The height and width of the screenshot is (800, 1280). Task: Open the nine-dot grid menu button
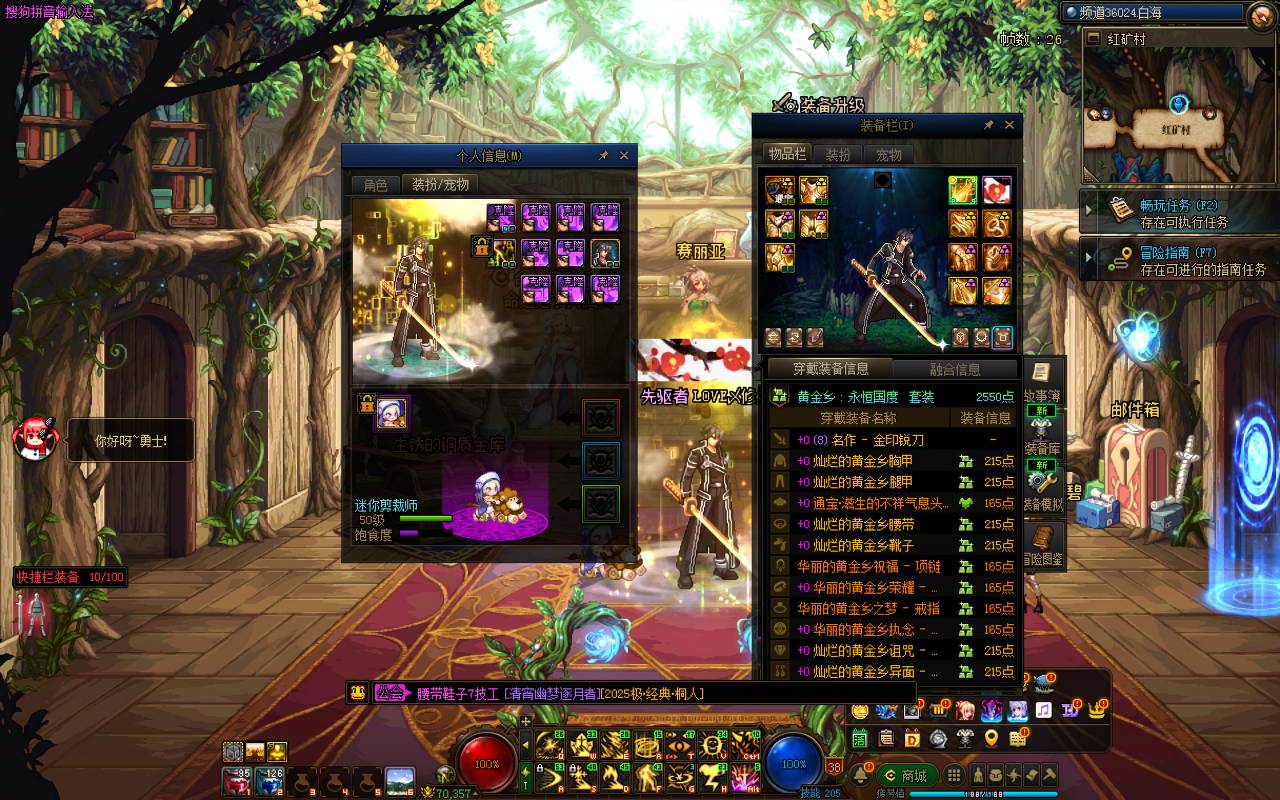click(x=954, y=776)
